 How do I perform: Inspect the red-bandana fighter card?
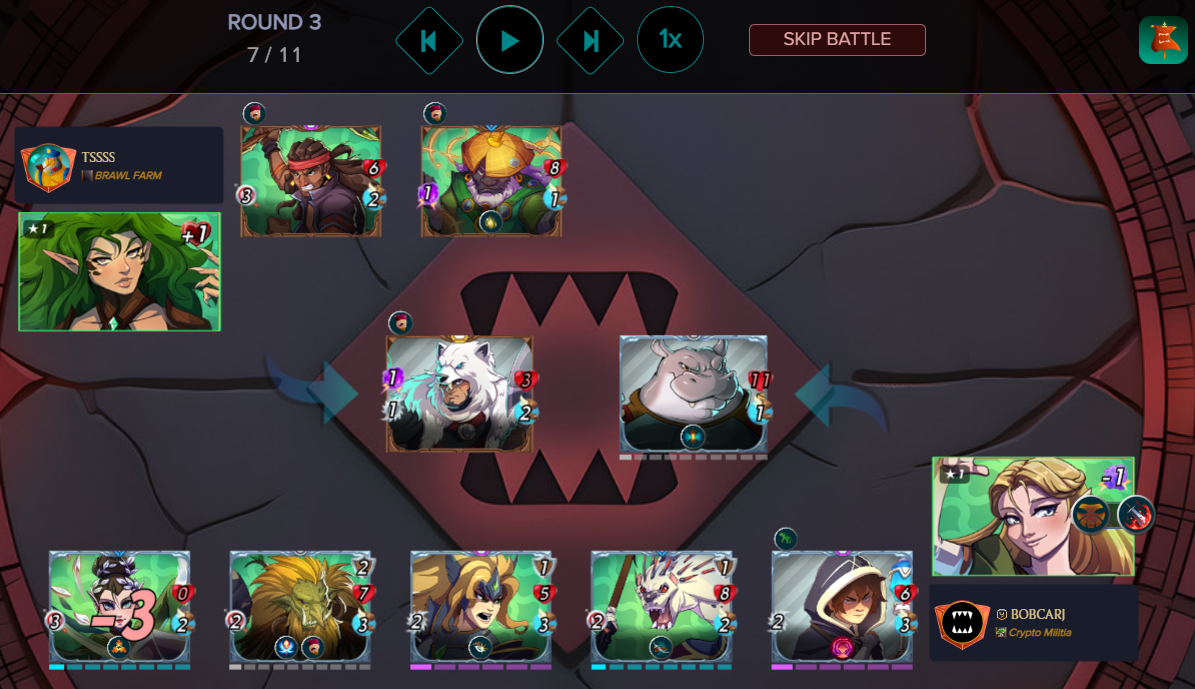311,181
